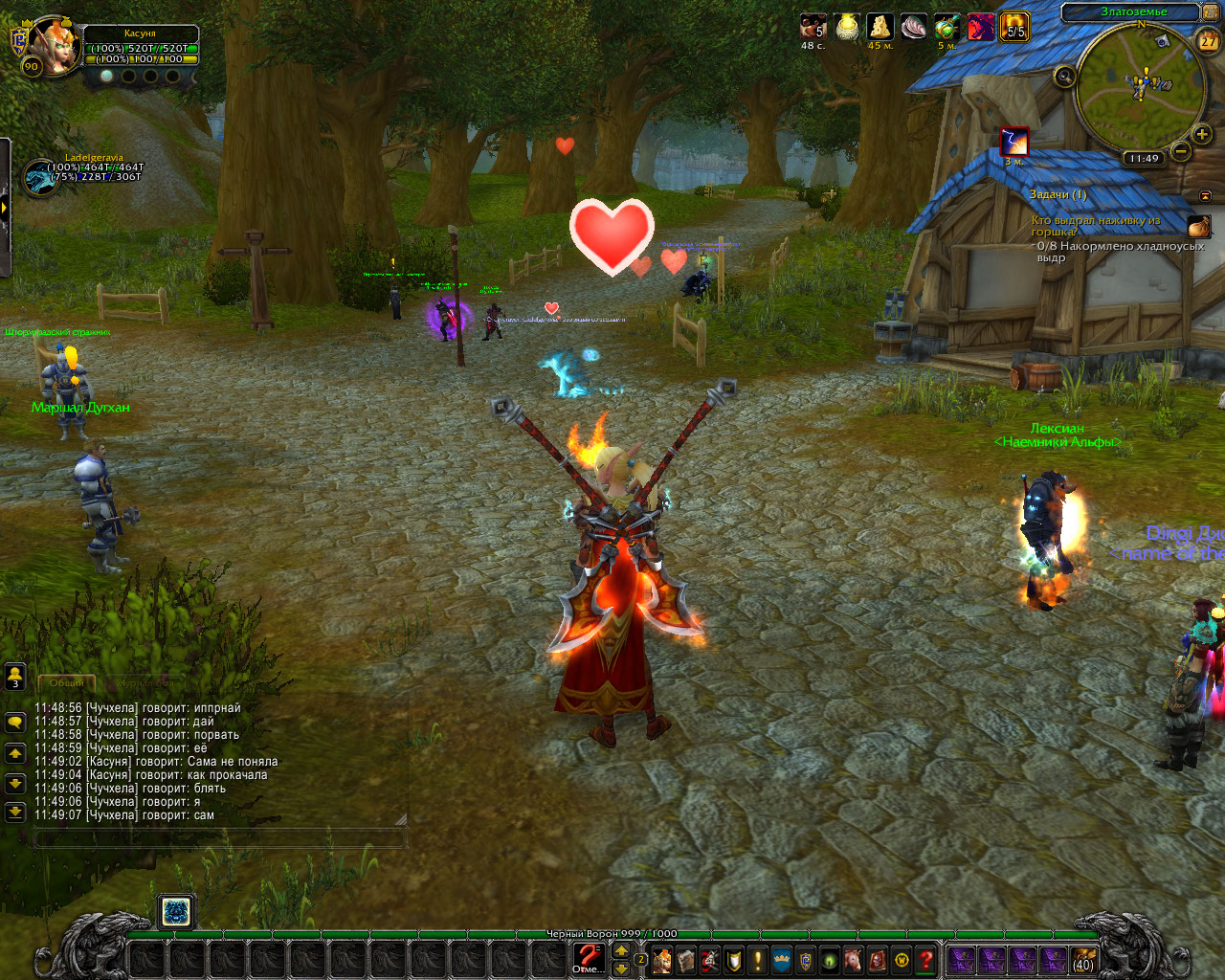The image size is (1225, 980).
Task: Collapse the Задачи objectives tracker
Action: point(1205,195)
